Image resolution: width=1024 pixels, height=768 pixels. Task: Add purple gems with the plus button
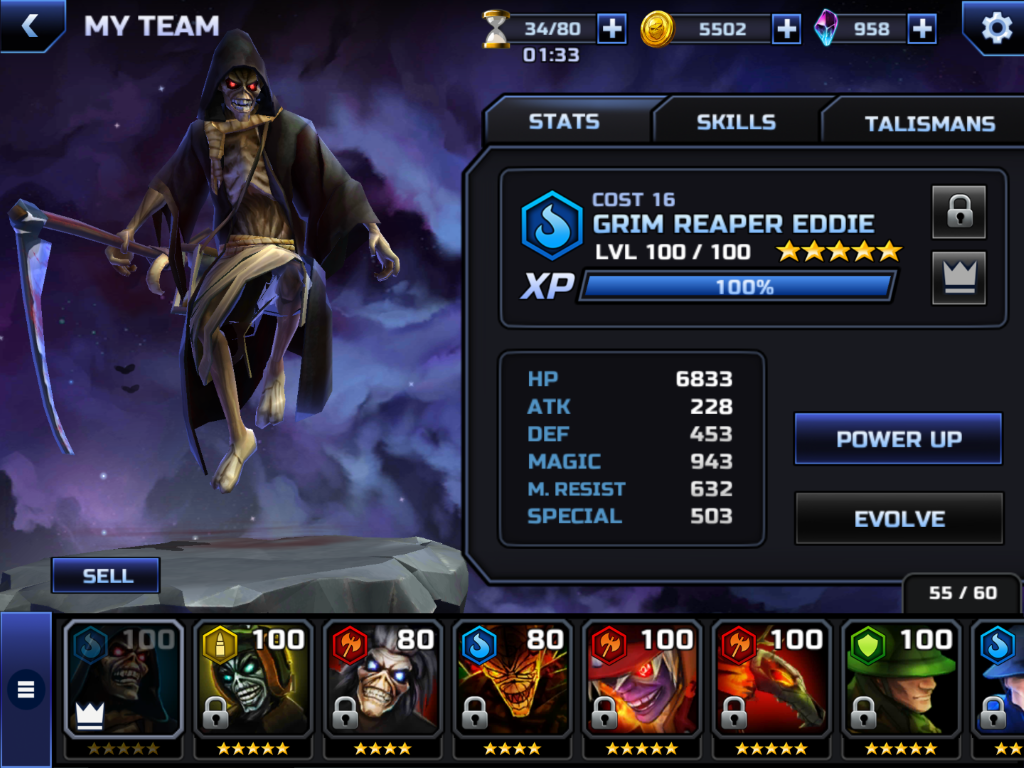(922, 29)
